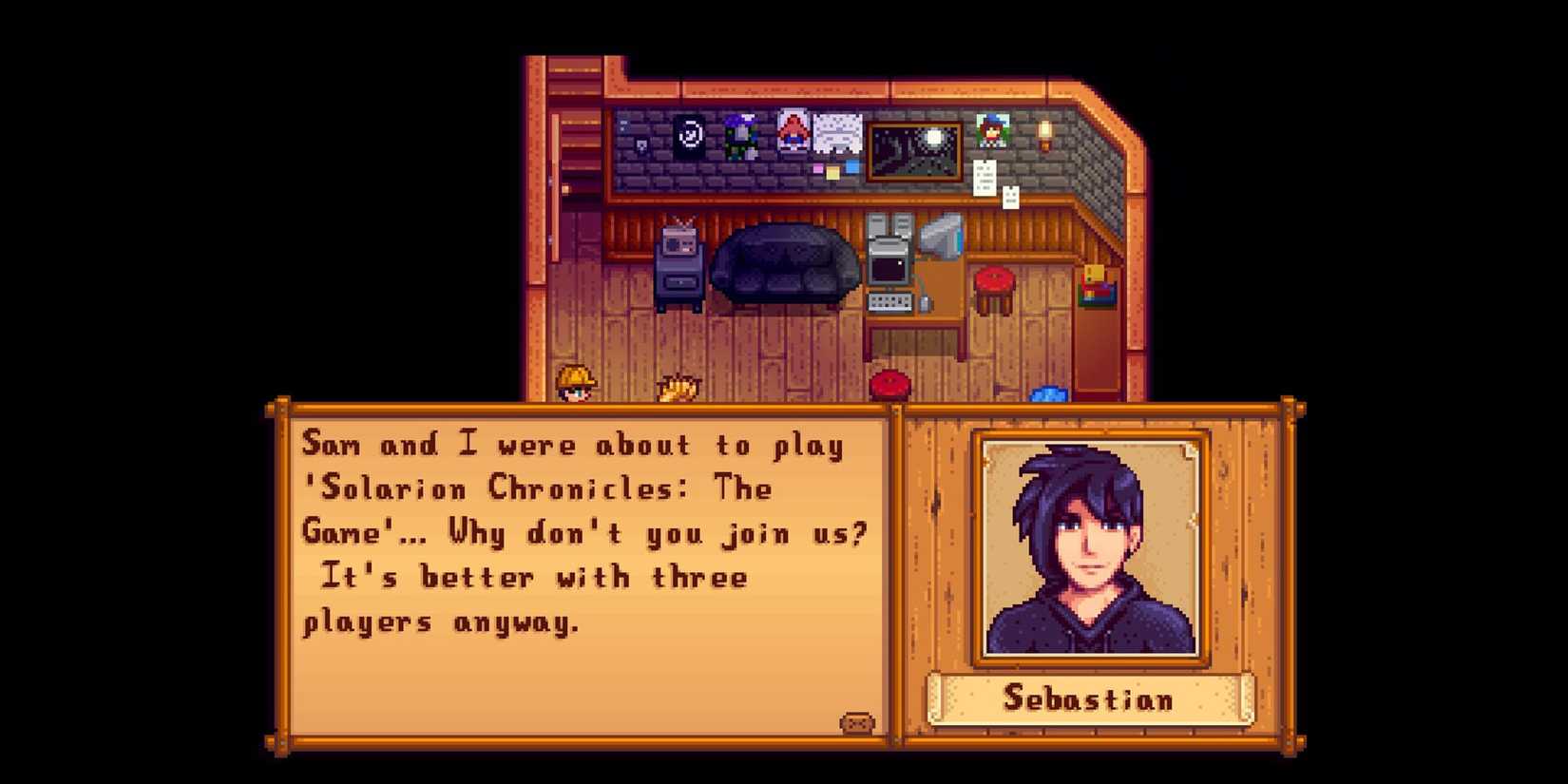Image resolution: width=1568 pixels, height=784 pixels.
Task: Select the small framed picture near the left wall
Action: tap(641, 145)
